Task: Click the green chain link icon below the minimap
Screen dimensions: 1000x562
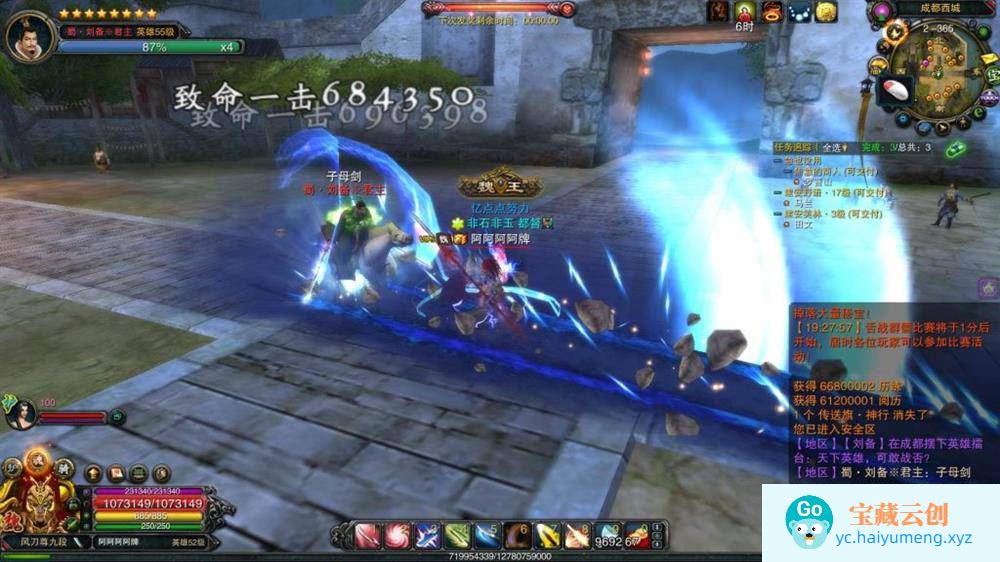Action: [956, 149]
